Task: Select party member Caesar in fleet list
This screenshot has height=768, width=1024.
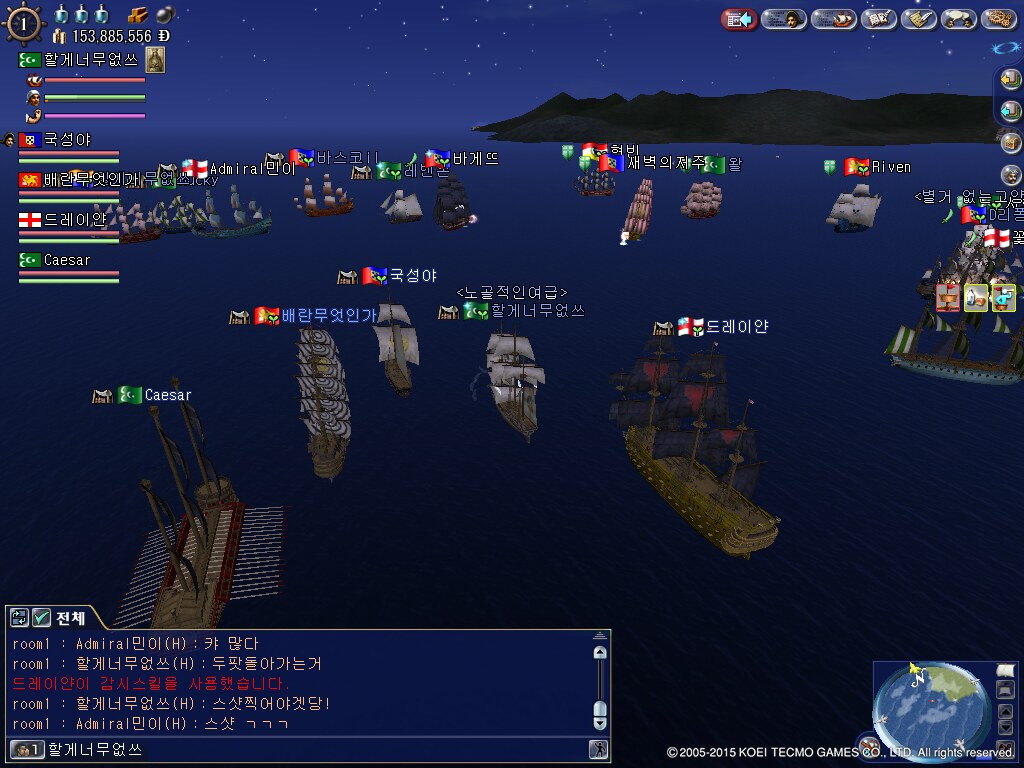Action: (67, 260)
